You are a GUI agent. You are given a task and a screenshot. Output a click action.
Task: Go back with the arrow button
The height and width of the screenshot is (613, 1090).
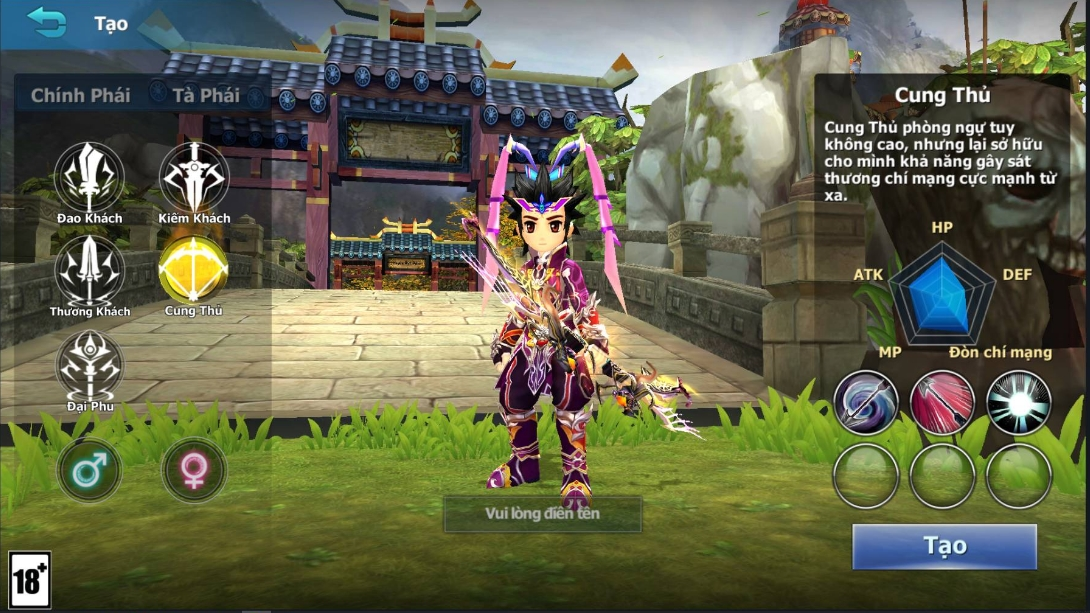click(46, 21)
